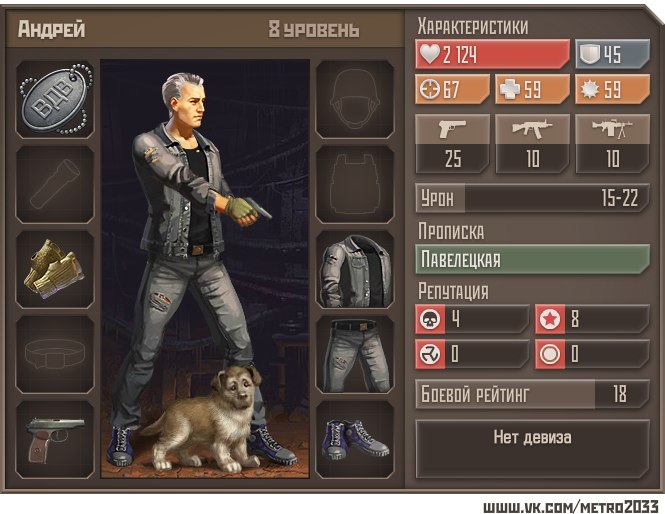Viewport: 665px width, 514px height.
Task: Select the assault rifle skill box
Action: pyautogui.click(x=532, y=143)
